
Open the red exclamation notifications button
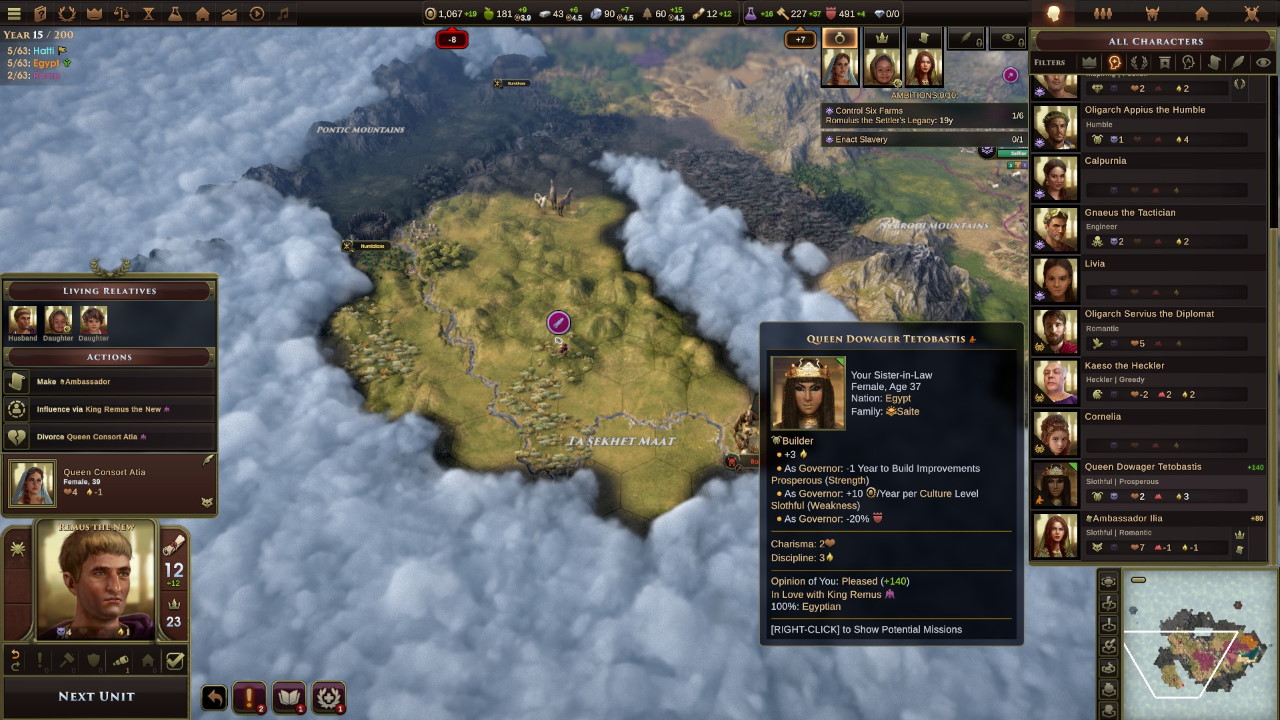pos(249,697)
